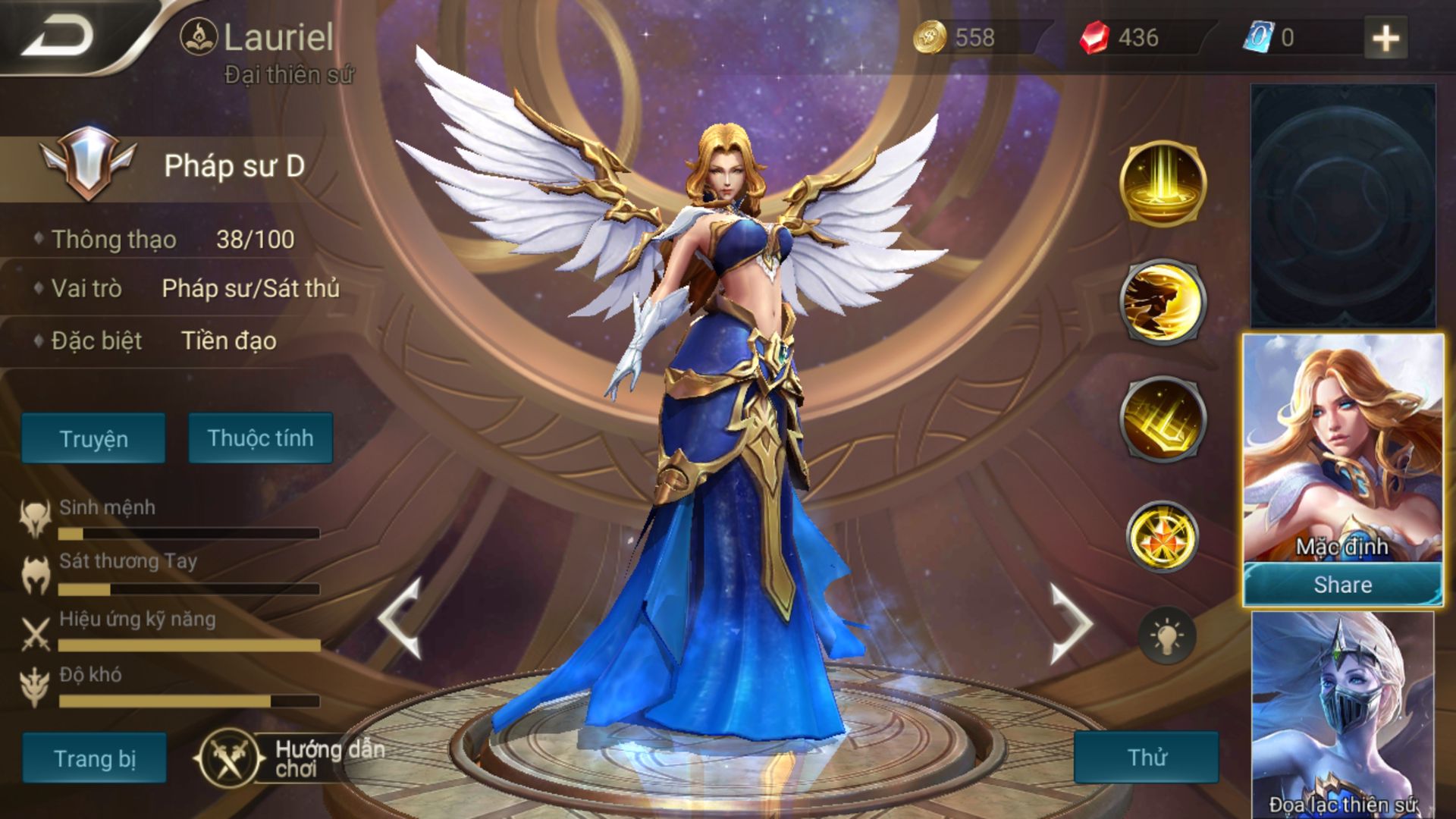Open the Pháp sư D rank badge

[x=89, y=162]
